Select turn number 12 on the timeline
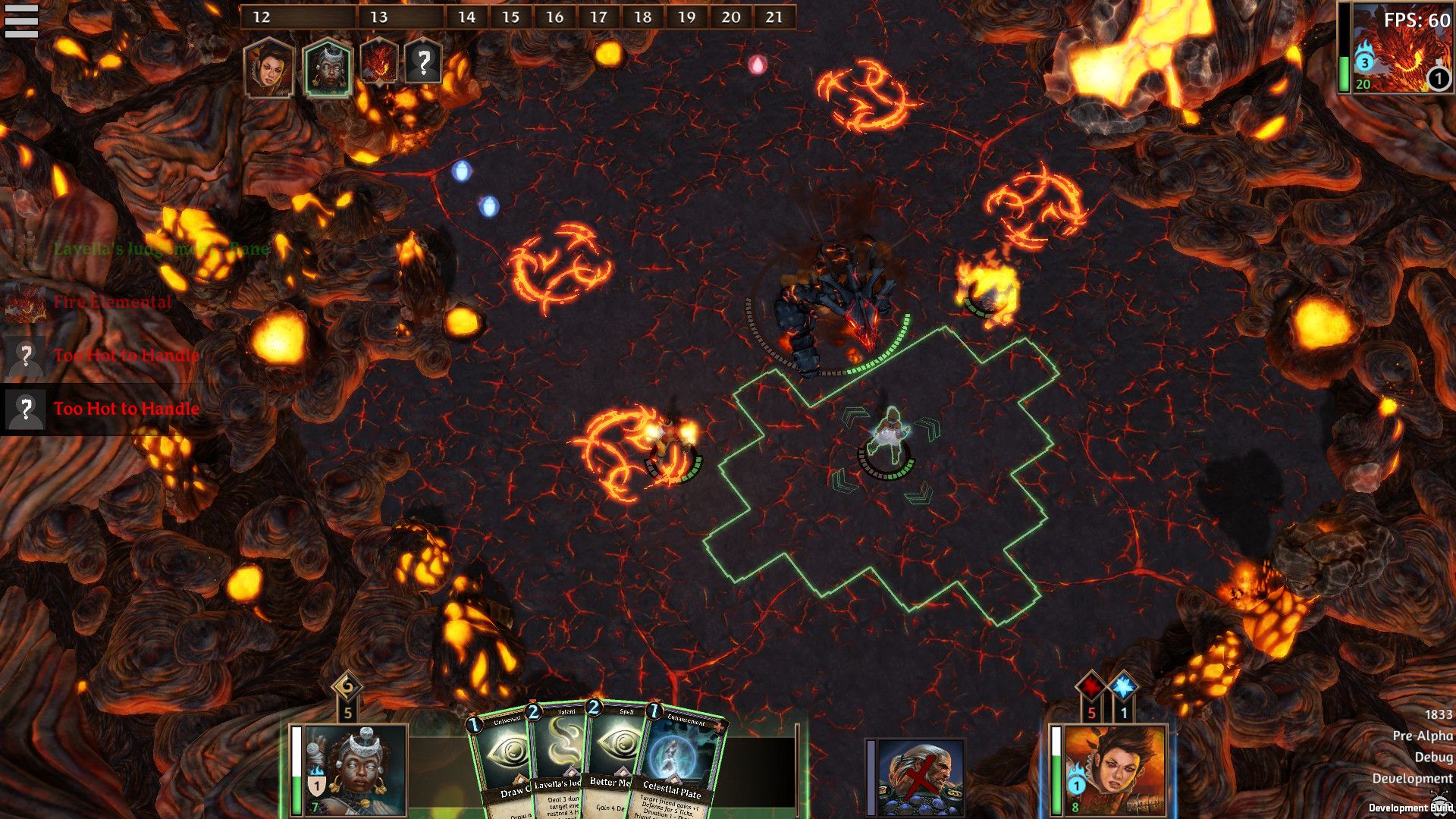The image size is (1456, 819). tap(262, 17)
